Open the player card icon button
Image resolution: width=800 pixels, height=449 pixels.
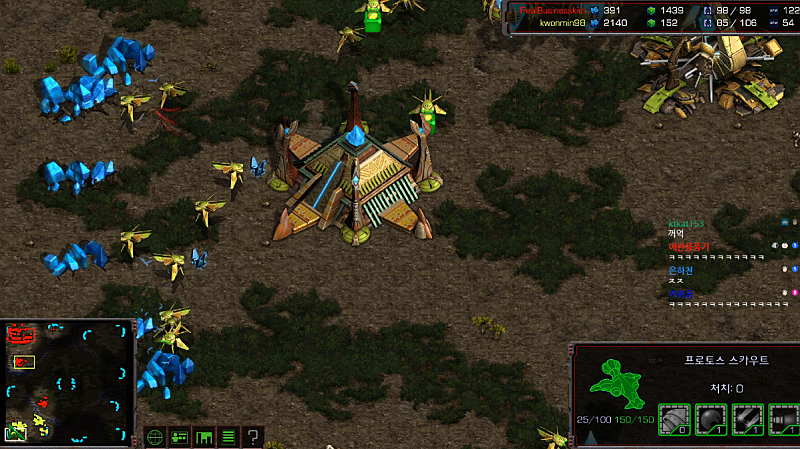179,437
